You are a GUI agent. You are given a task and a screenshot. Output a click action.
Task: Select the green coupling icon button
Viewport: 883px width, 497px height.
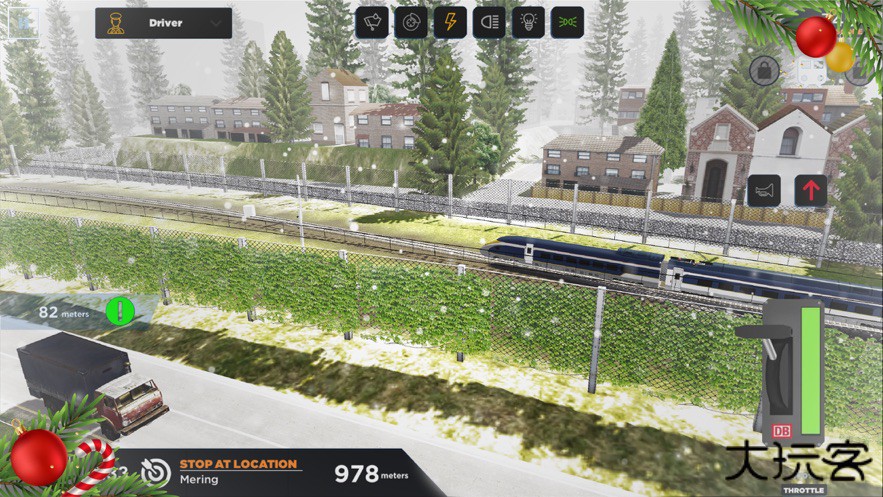pyautogui.click(x=567, y=22)
